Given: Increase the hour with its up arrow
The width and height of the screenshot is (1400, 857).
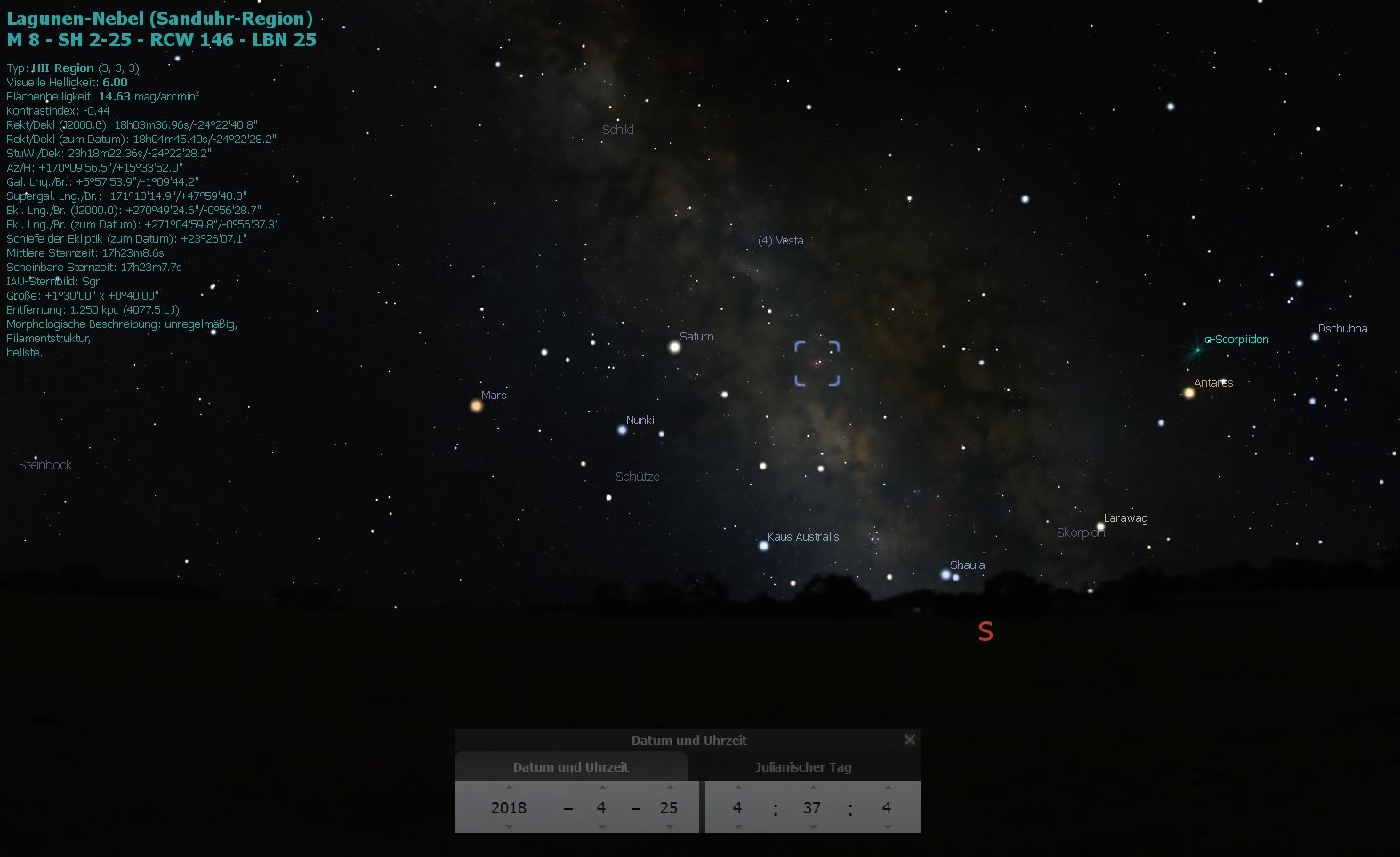Looking at the screenshot, I should [737, 788].
